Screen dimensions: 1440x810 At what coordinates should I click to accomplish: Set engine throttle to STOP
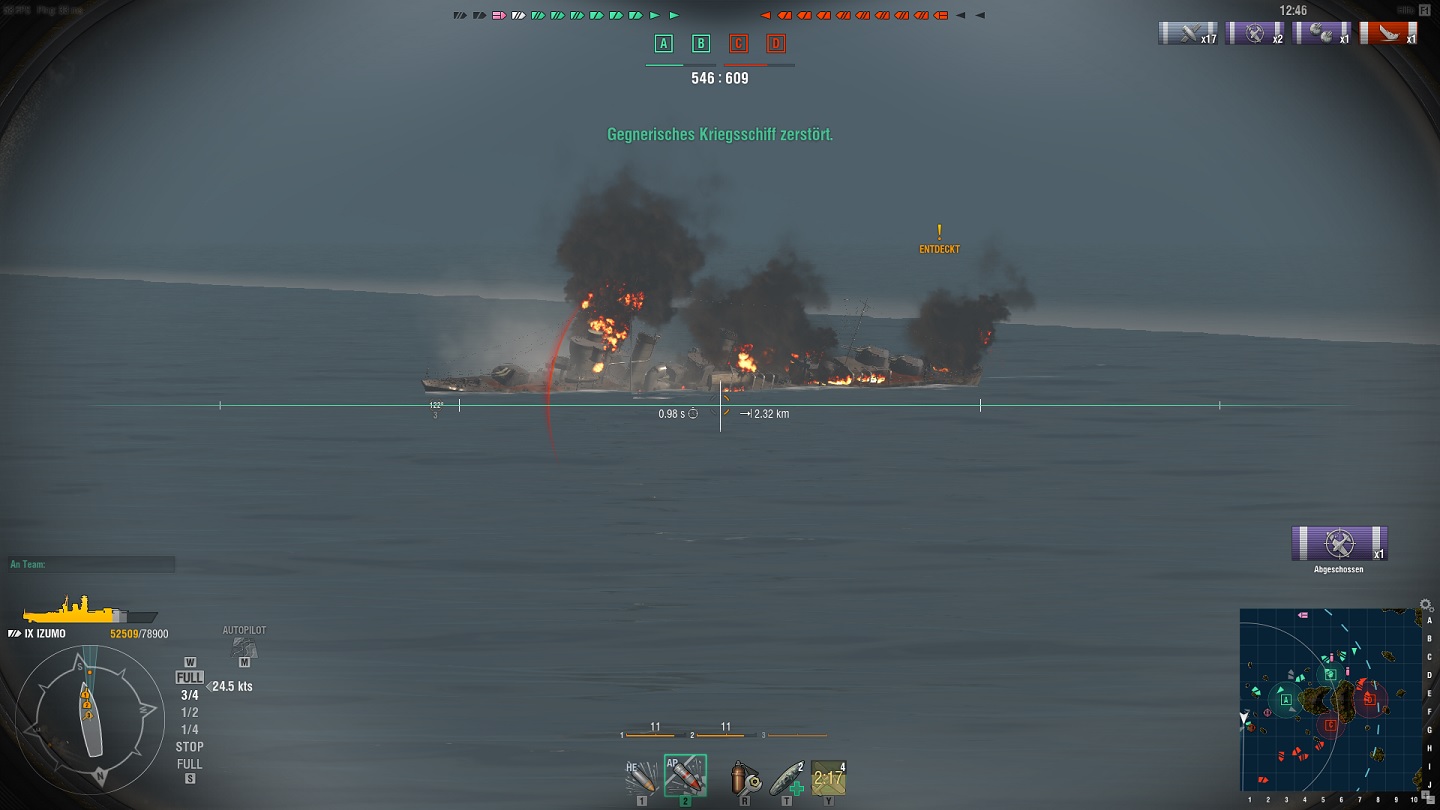[189, 746]
